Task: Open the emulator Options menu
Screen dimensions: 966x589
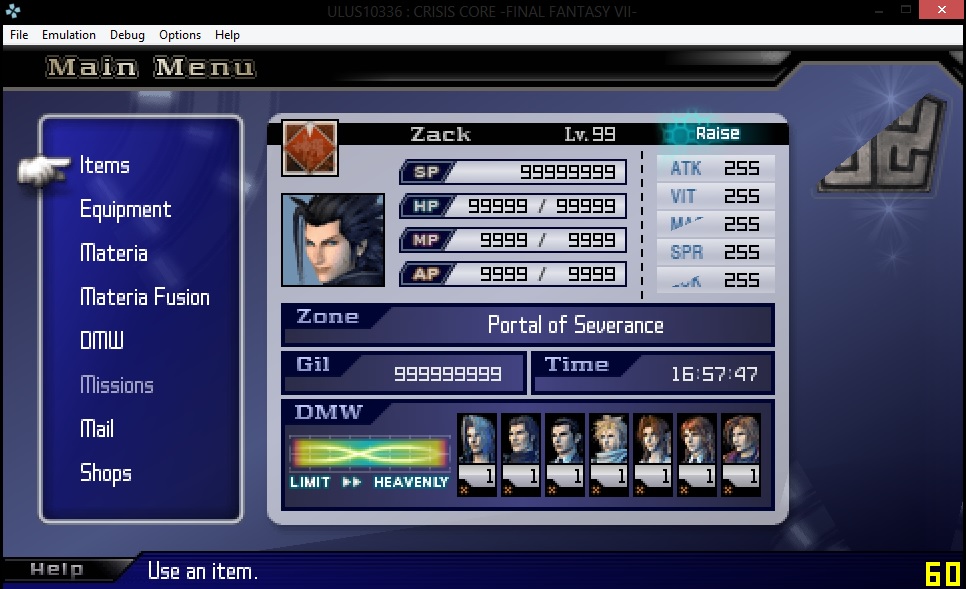Action: 180,35
